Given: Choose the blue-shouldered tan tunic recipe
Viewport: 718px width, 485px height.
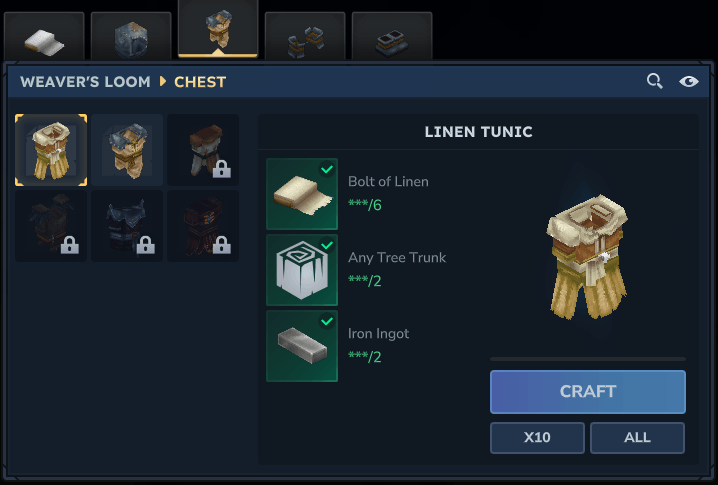Looking at the screenshot, I should pos(127,150).
